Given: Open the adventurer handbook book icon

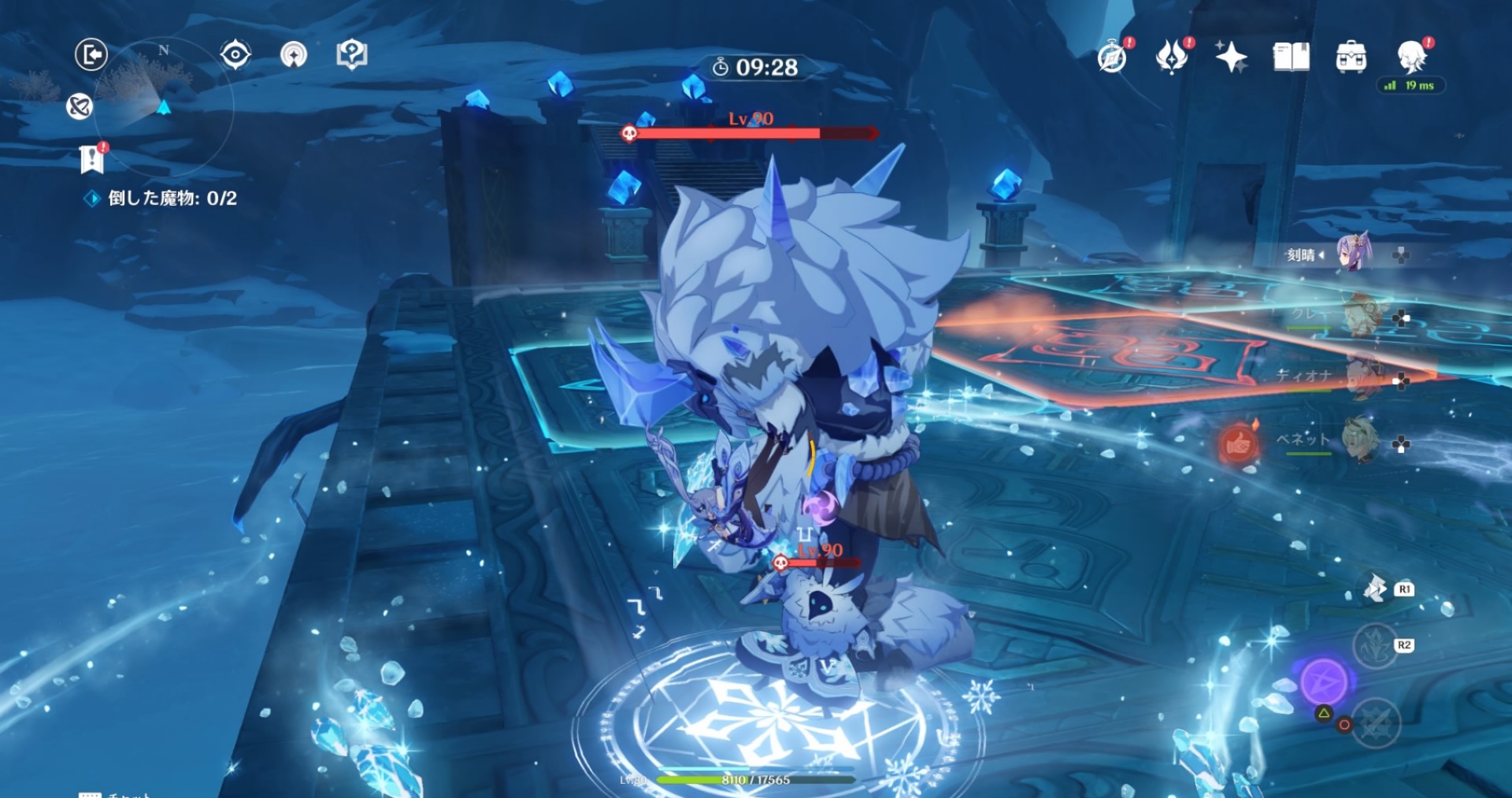Looking at the screenshot, I should (1291, 58).
